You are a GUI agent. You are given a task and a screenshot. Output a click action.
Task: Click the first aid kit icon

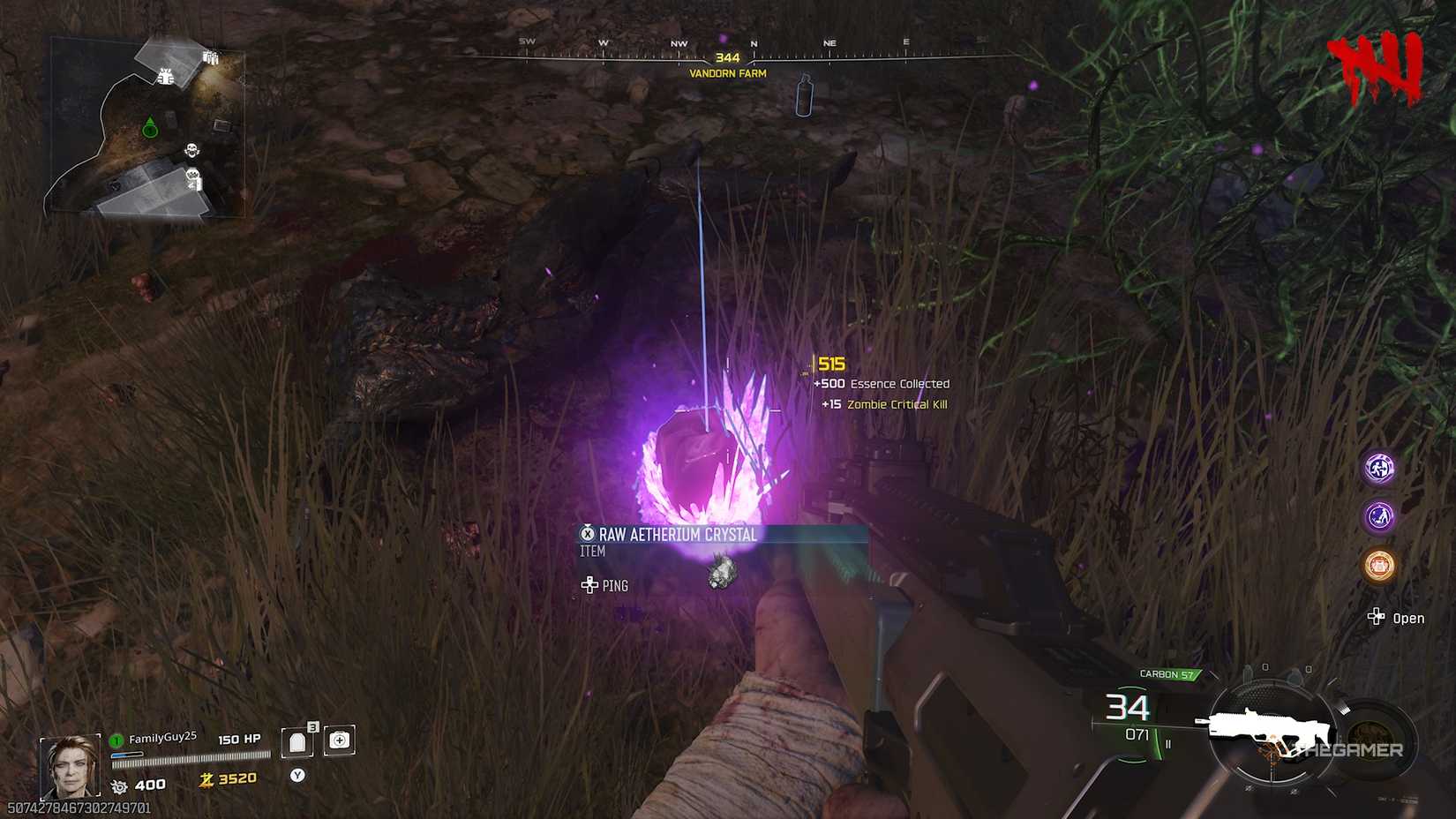point(338,740)
